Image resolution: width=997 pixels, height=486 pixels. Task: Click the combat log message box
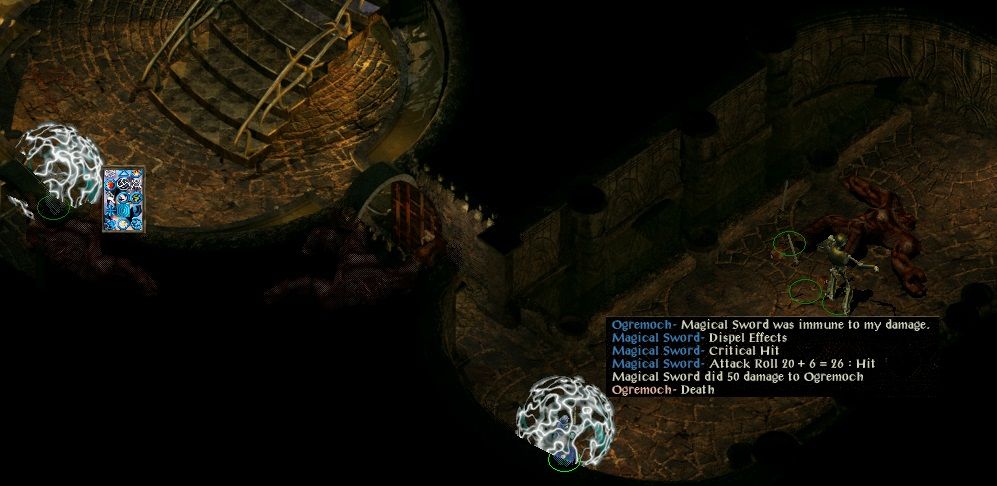pos(773,357)
